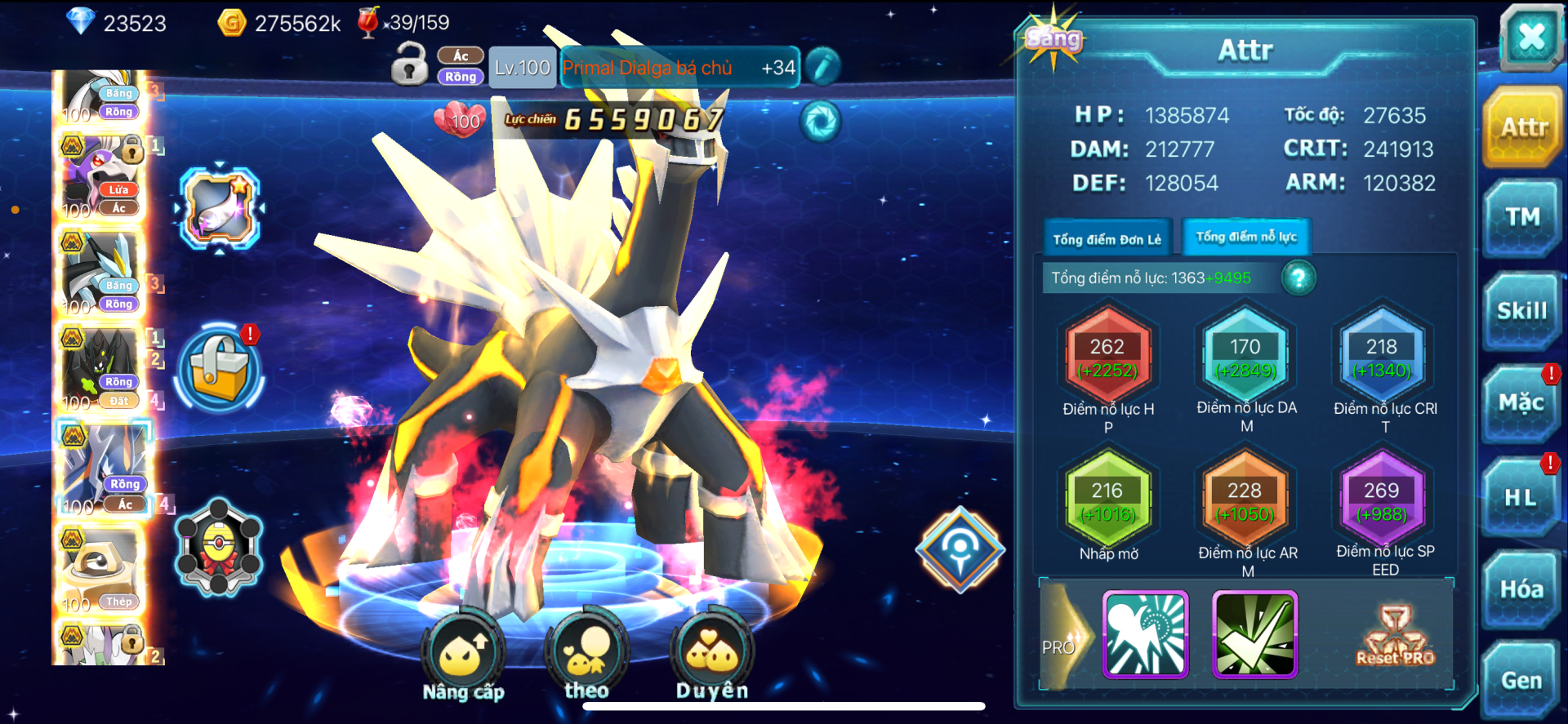
Task: Open the shopping basket icon
Action: 219,369
